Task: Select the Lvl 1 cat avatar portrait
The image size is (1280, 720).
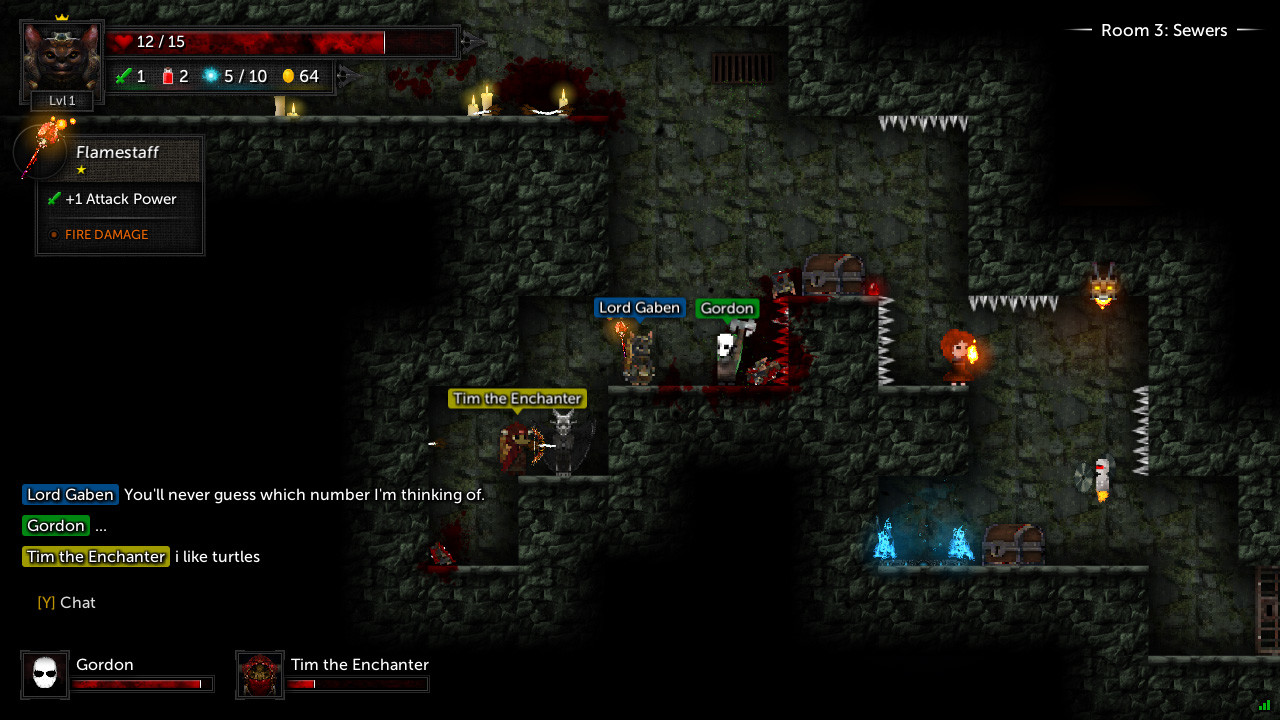Action: coord(61,60)
